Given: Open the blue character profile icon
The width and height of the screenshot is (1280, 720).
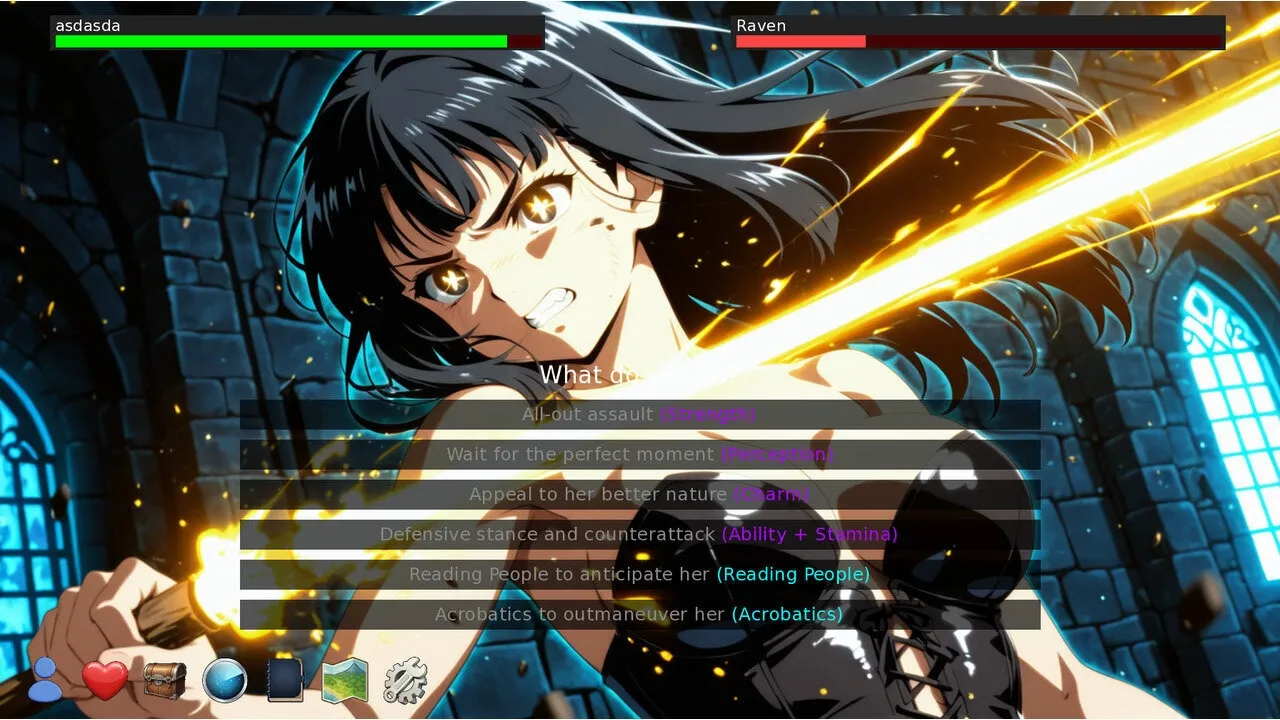Looking at the screenshot, I should click(x=45, y=680).
